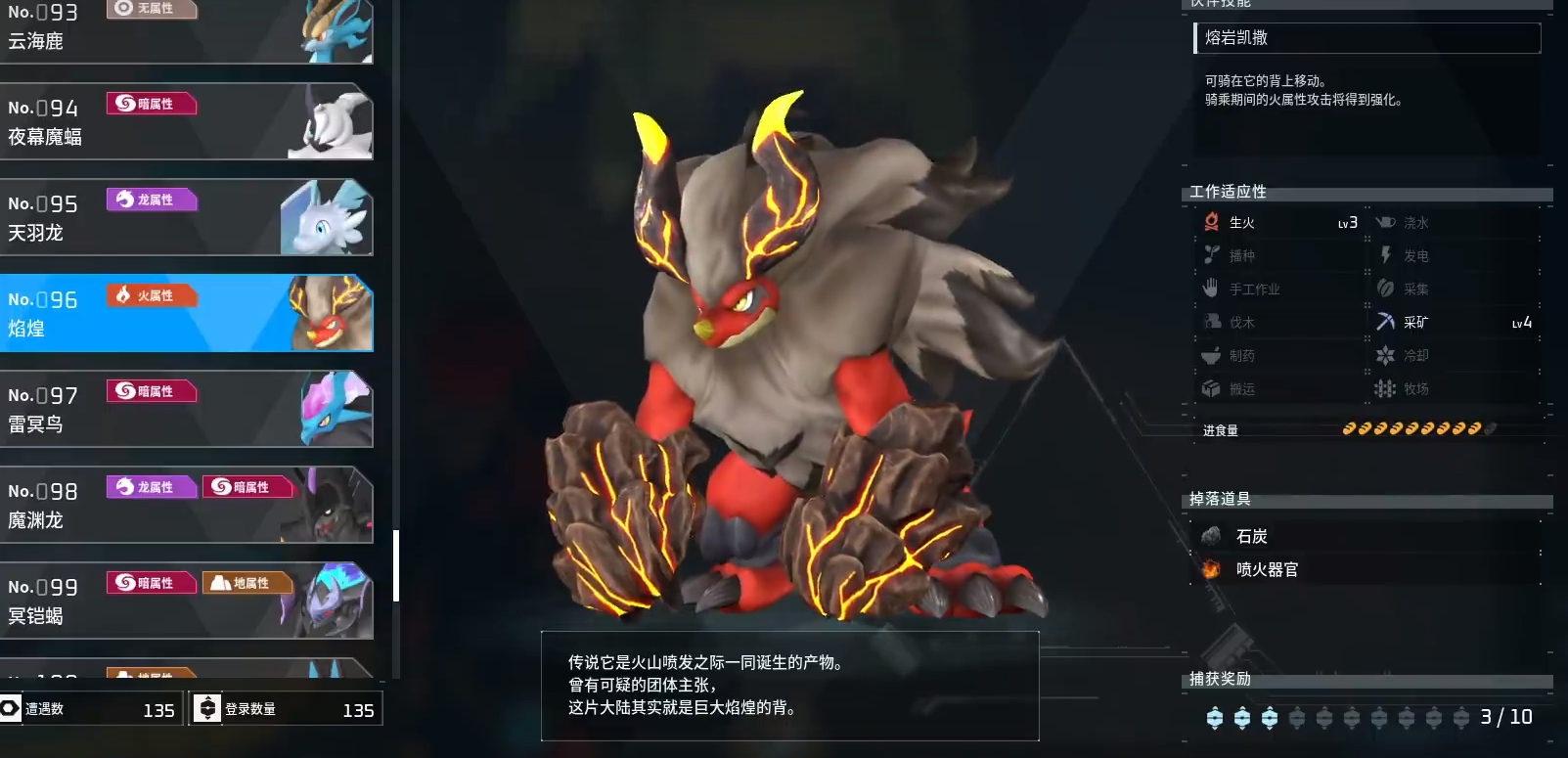This screenshot has width=1568, height=758.
Task: Click the 喷火器官 drop item icon
Action: 1213,569
